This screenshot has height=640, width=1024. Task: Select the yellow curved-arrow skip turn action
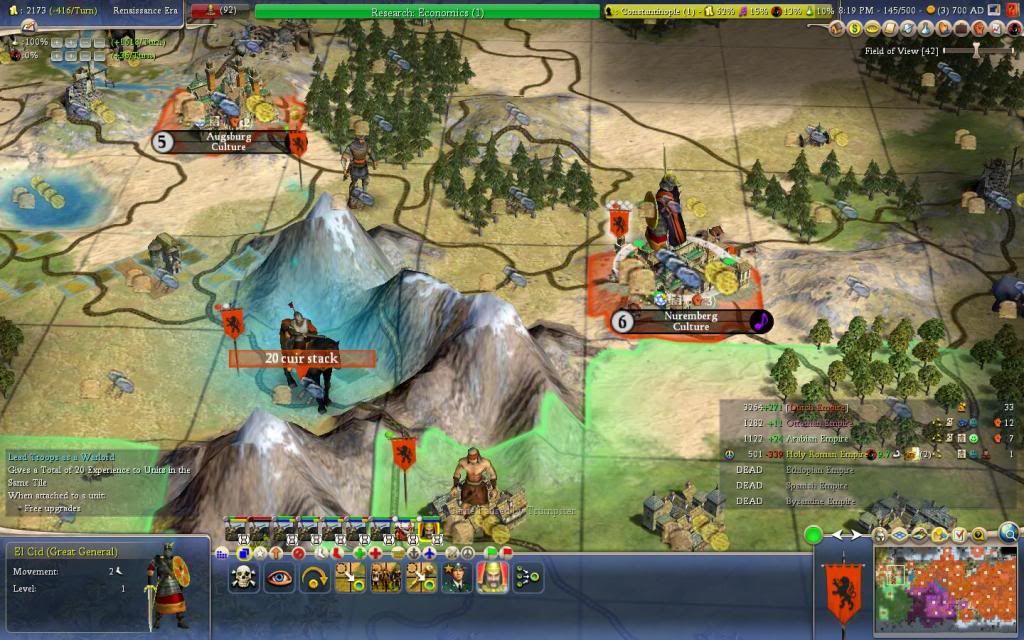tap(316, 577)
